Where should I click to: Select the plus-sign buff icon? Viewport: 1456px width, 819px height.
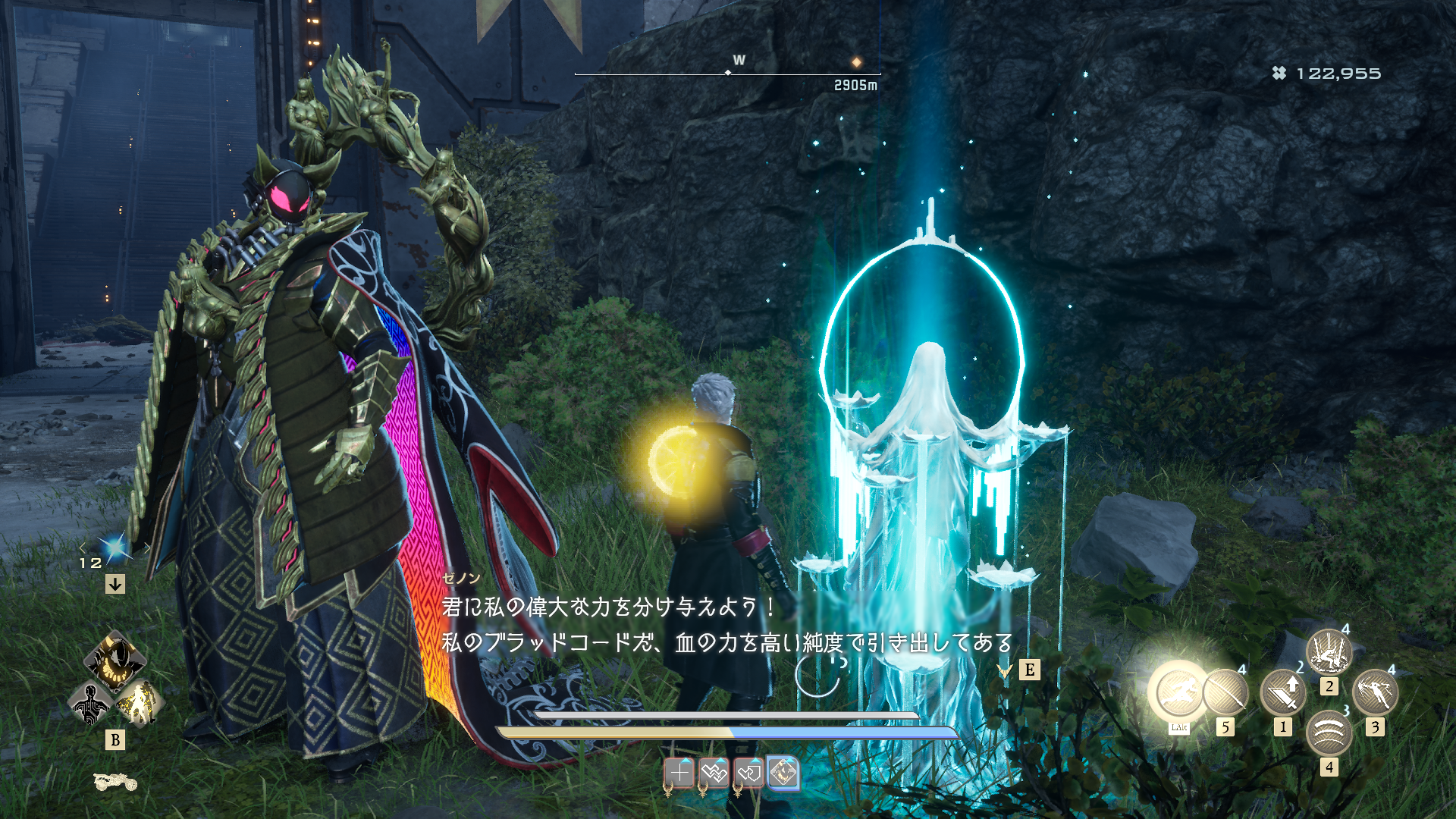click(679, 773)
